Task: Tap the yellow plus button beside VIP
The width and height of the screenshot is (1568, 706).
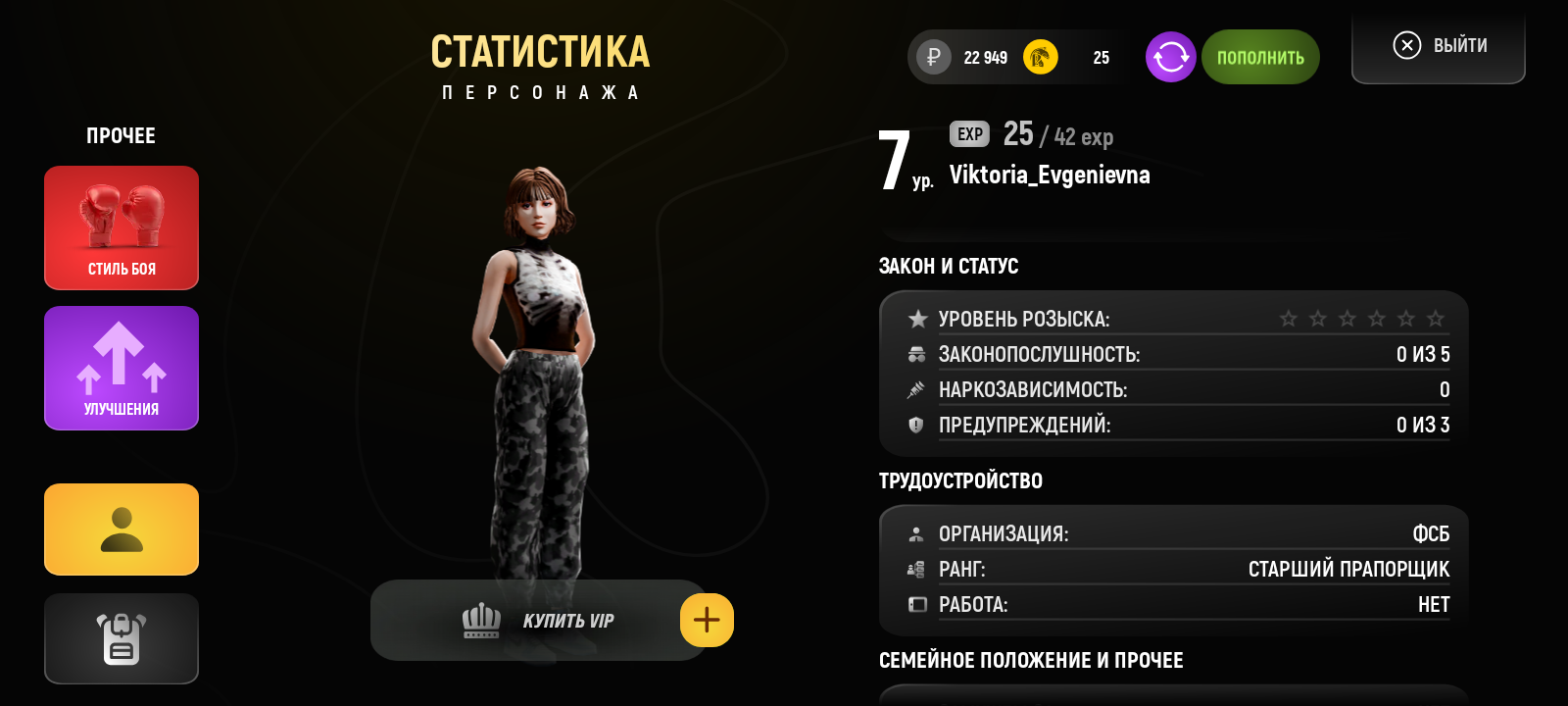Action: (707, 620)
